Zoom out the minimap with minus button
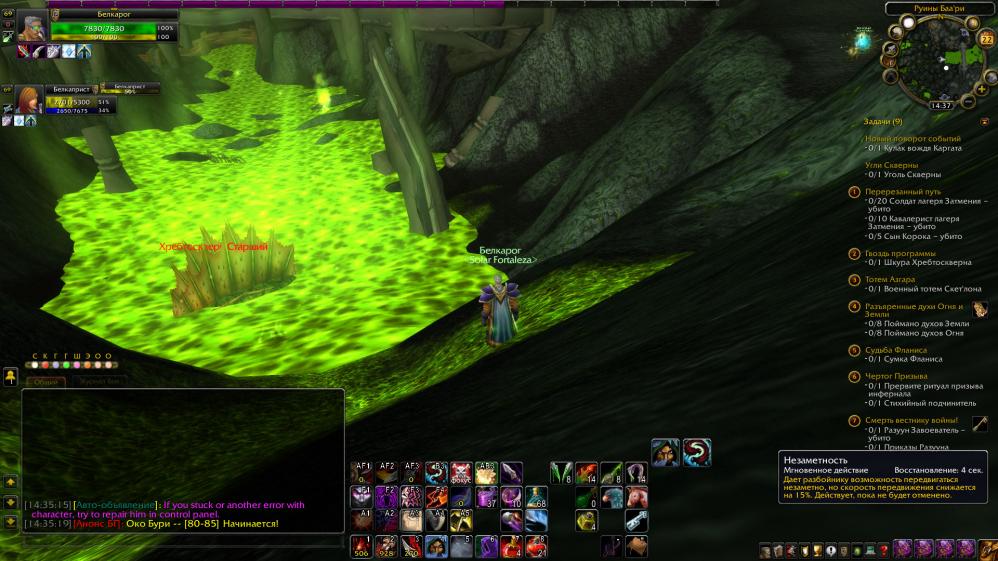 967,101
